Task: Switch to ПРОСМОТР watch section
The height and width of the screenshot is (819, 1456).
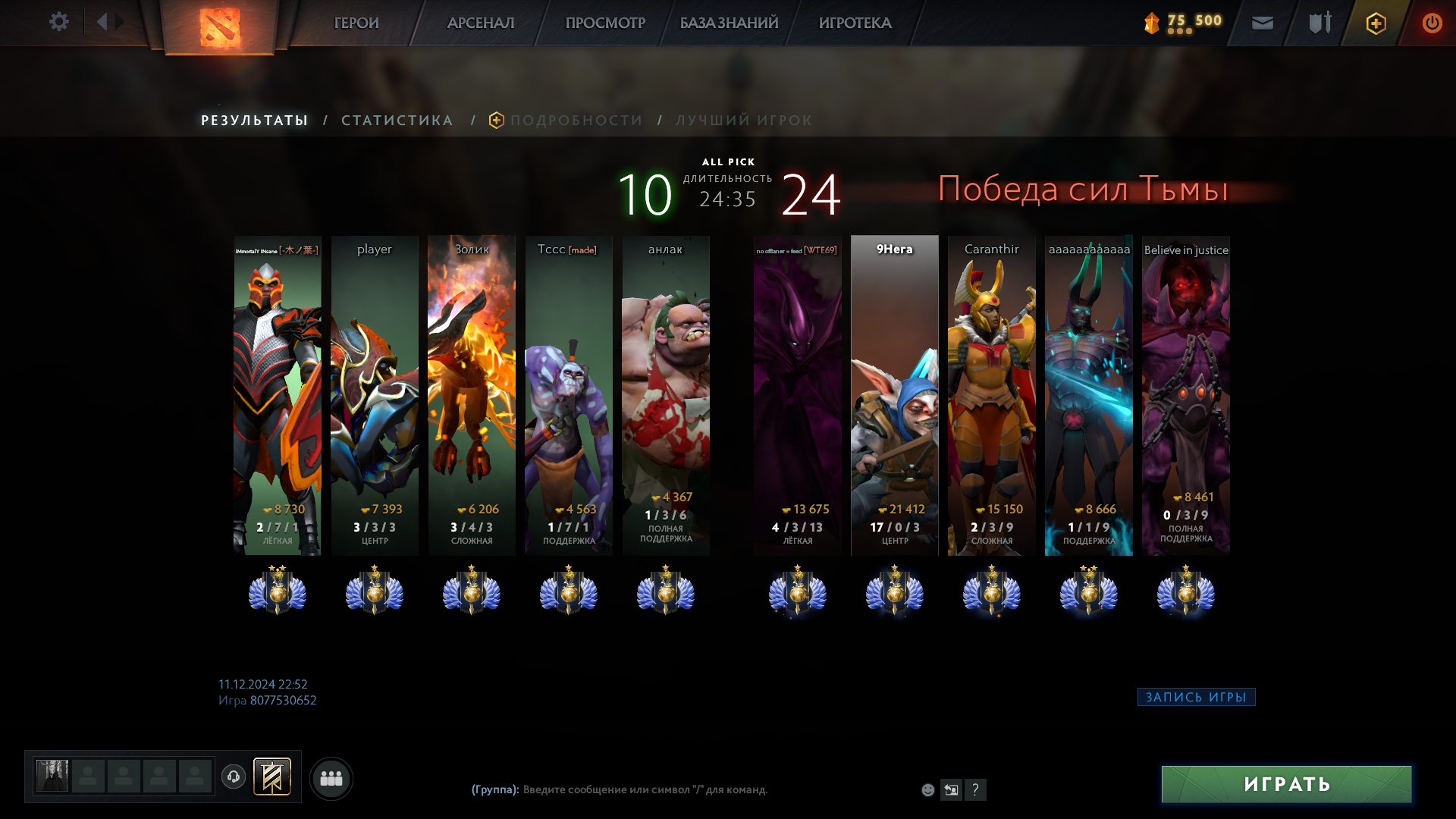Action: point(605,24)
